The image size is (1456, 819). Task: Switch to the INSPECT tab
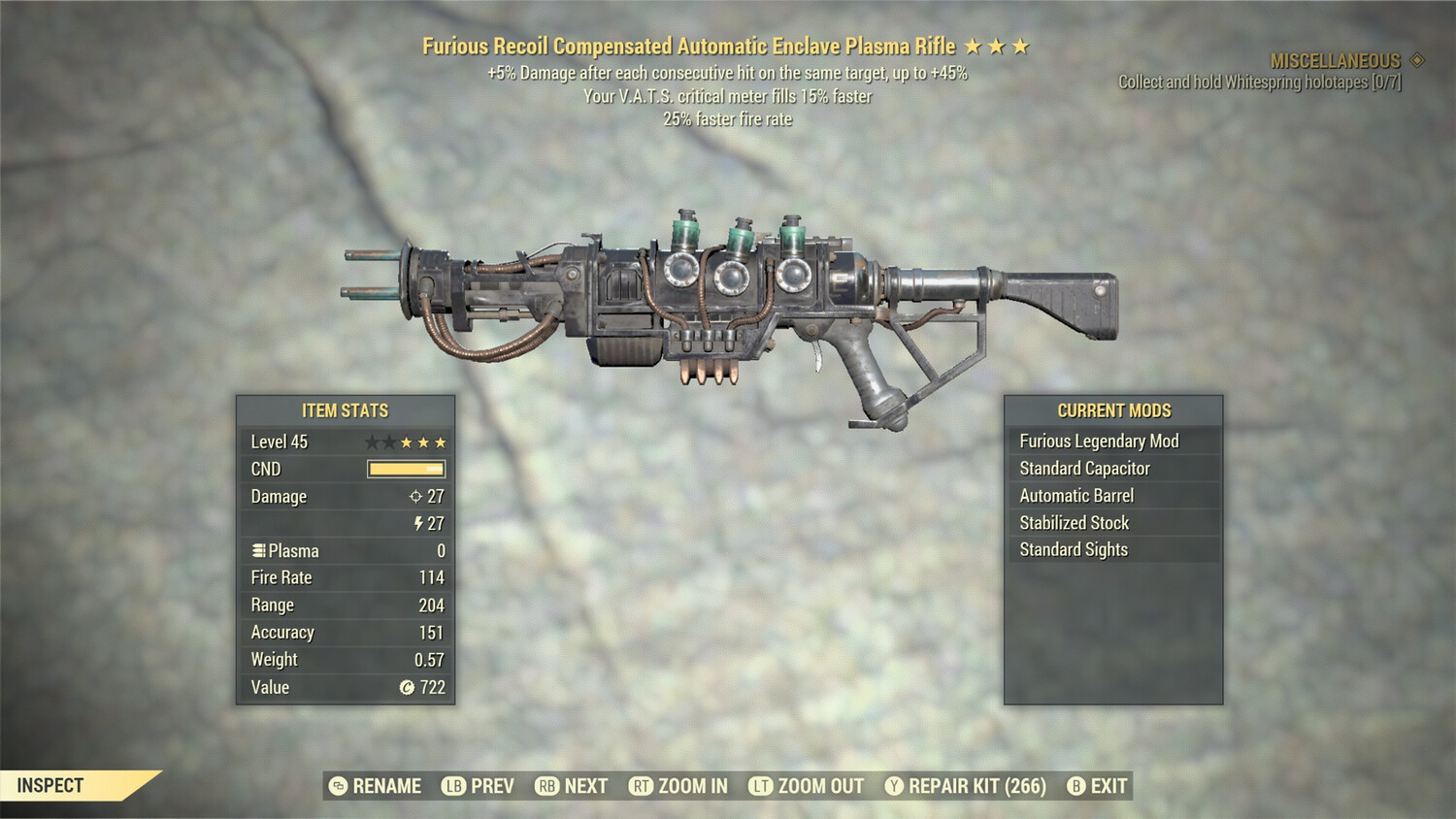[x=50, y=786]
